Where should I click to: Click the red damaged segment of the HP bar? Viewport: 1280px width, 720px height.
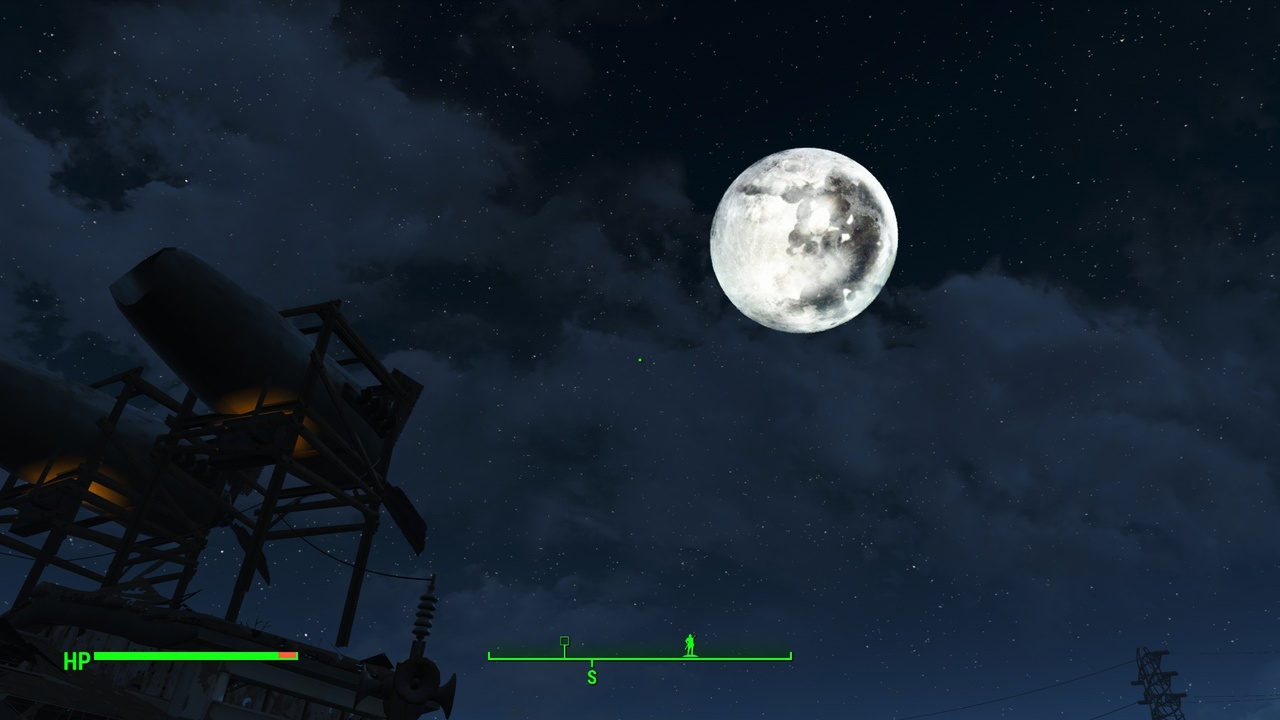(x=288, y=657)
